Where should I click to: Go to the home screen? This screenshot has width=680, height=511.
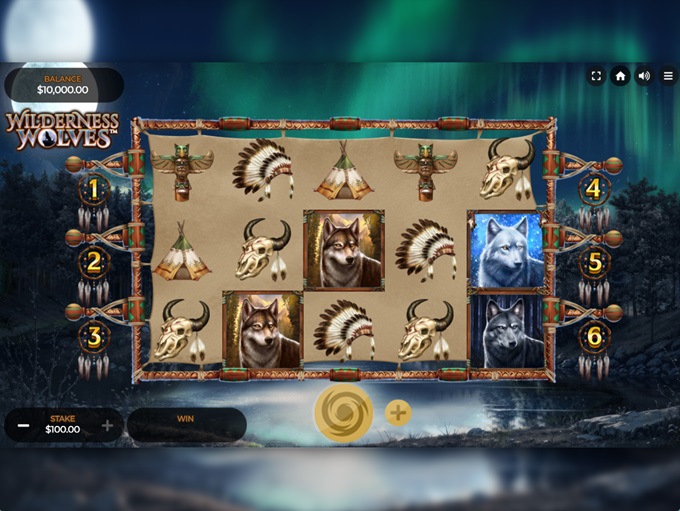(x=620, y=76)
